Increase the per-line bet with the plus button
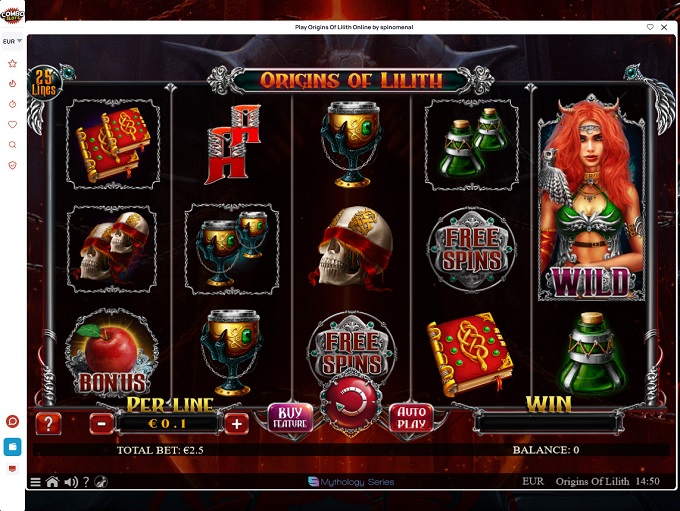 point(236,423)
